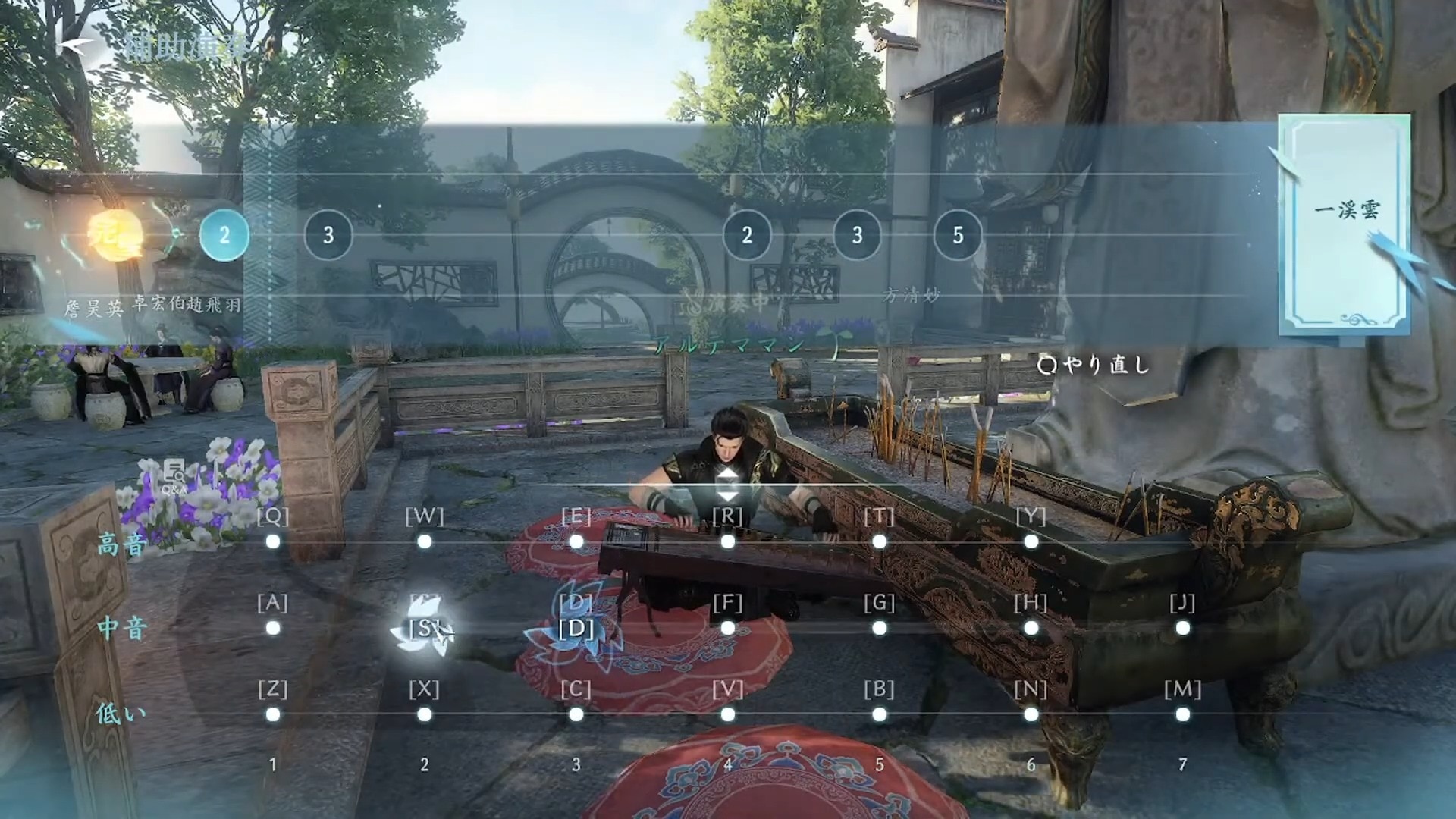Tap the low-pitch [M] note dot
Screen dimensions: 1456x819
(x=1183, y=714)
